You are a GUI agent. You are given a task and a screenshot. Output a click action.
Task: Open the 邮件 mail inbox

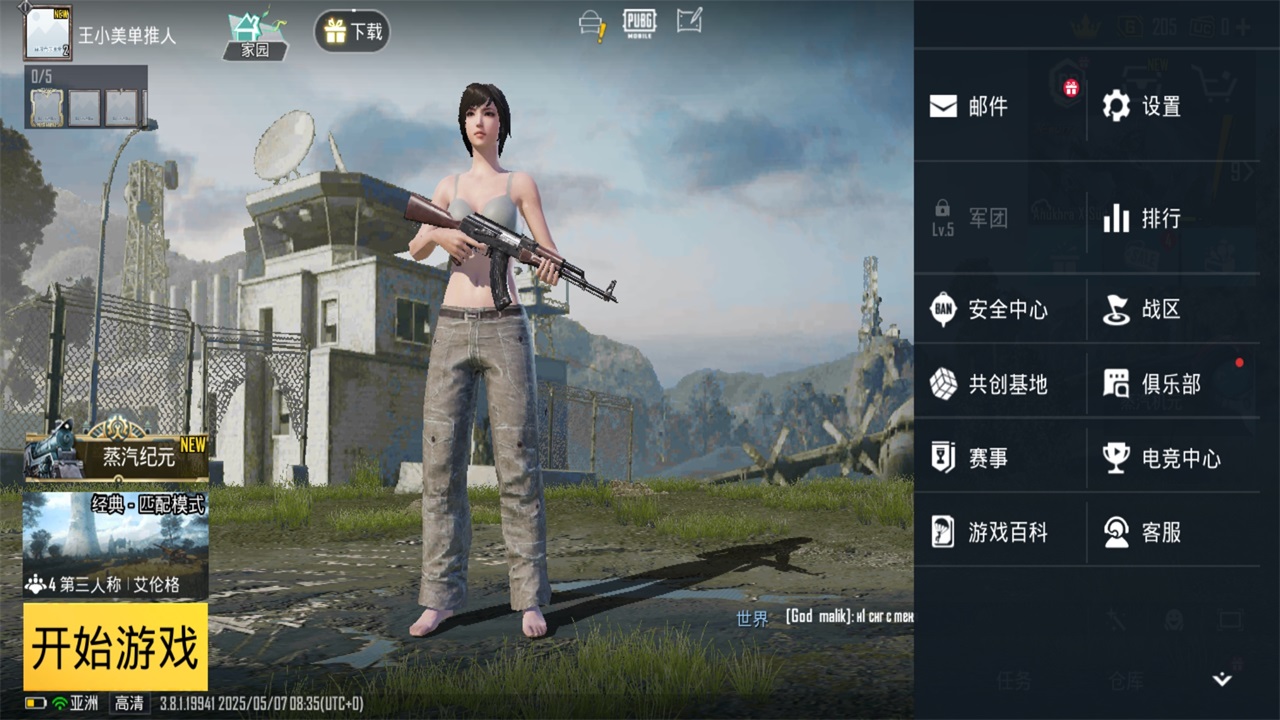tap(985, 106)
